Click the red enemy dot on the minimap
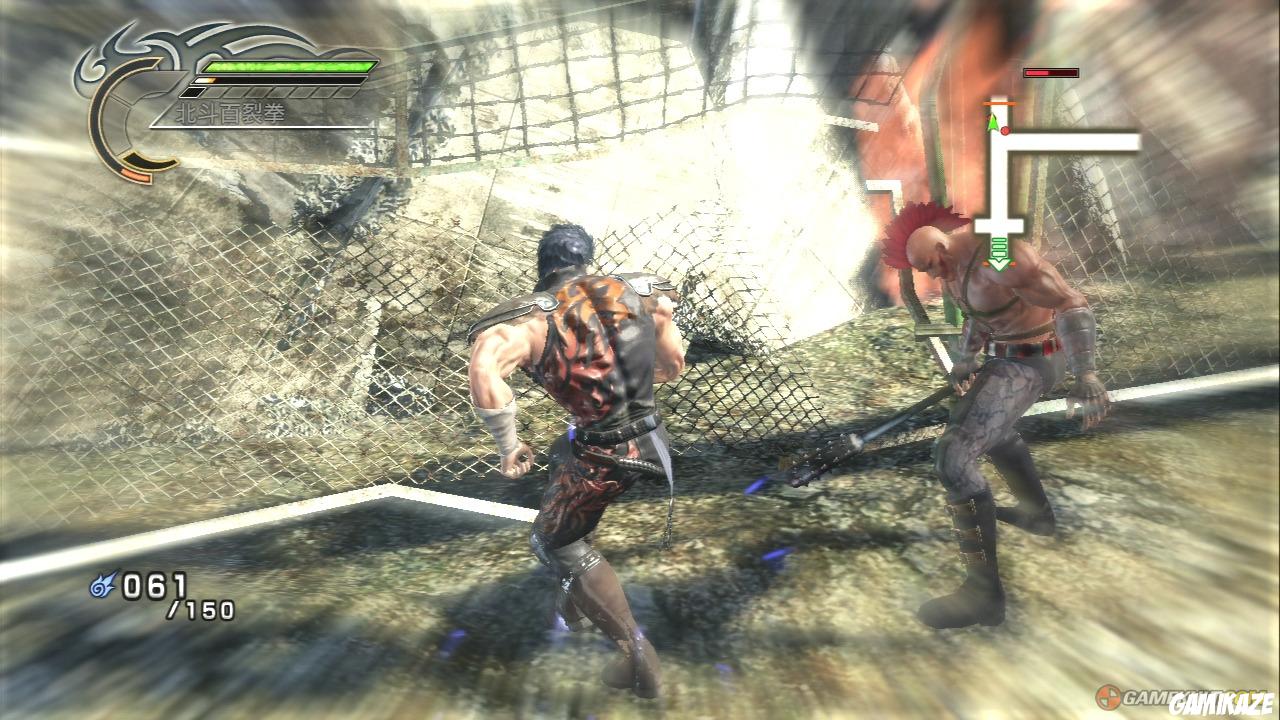The height and width of the screenshot is (720, 1280). pos(1005,130)
